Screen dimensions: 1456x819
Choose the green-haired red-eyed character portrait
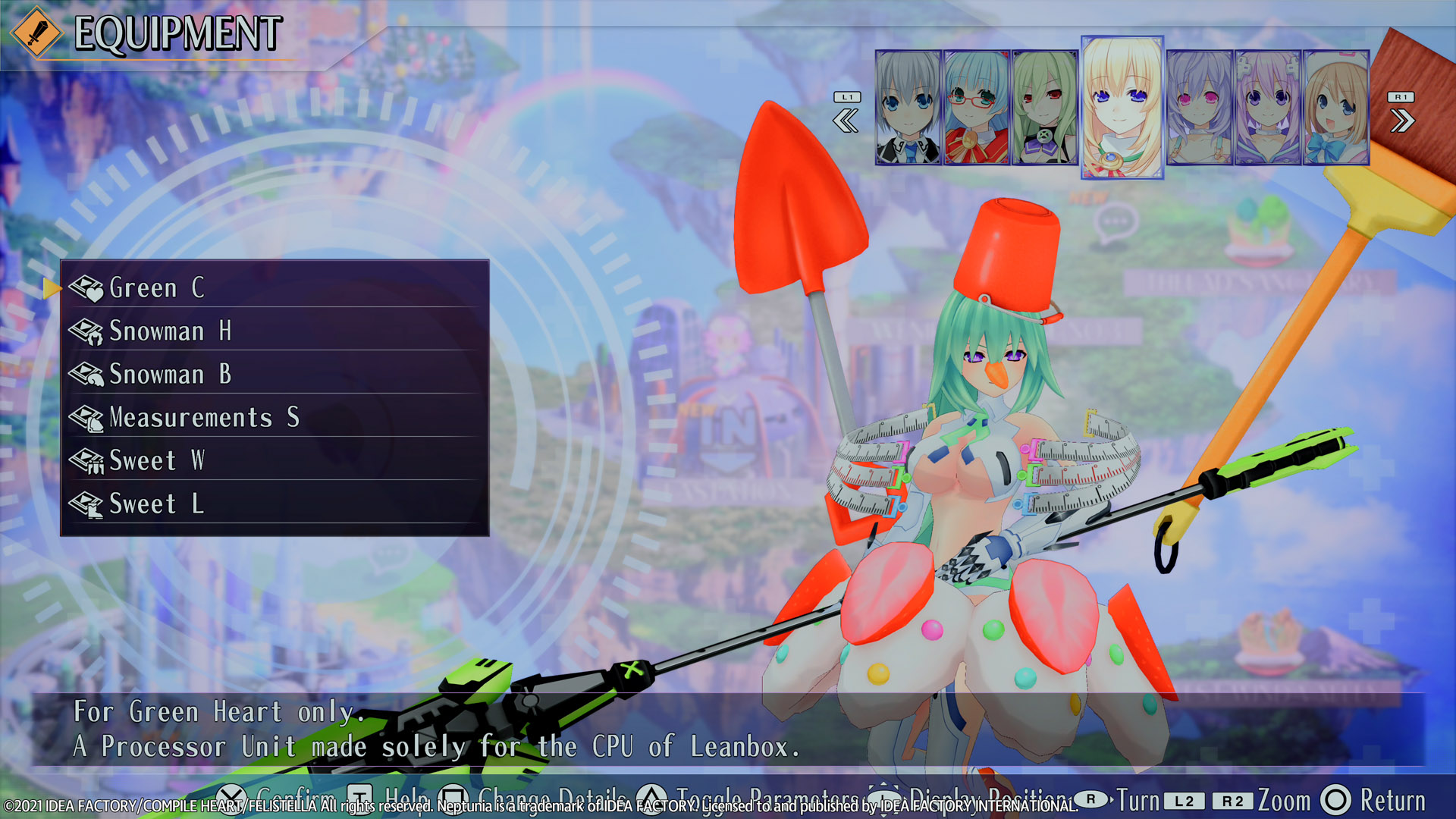click(x=1044, y=108)
